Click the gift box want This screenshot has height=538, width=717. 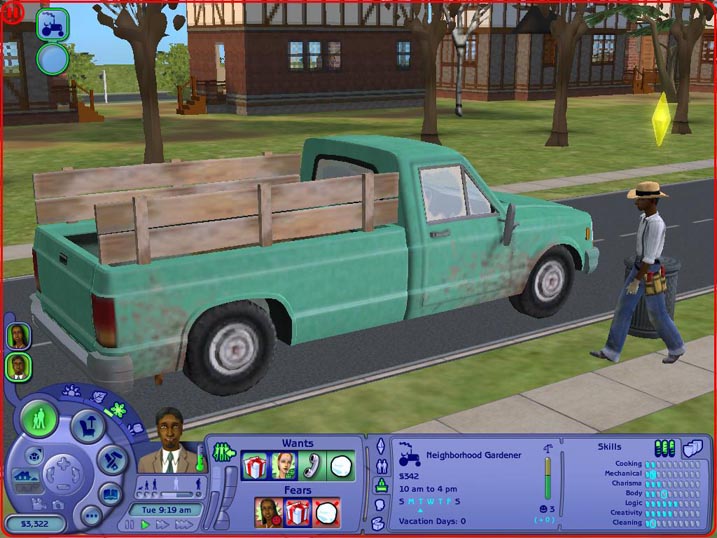(x=255, y=466)
